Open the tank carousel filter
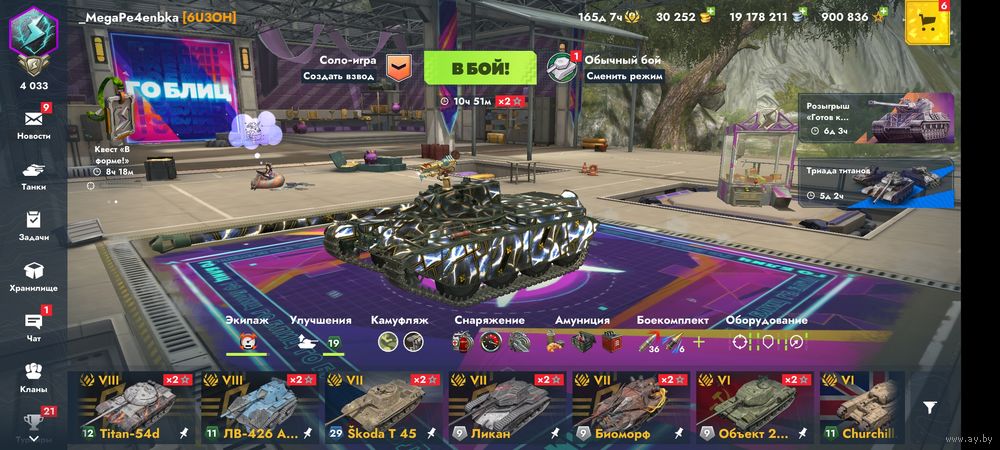 930,408
